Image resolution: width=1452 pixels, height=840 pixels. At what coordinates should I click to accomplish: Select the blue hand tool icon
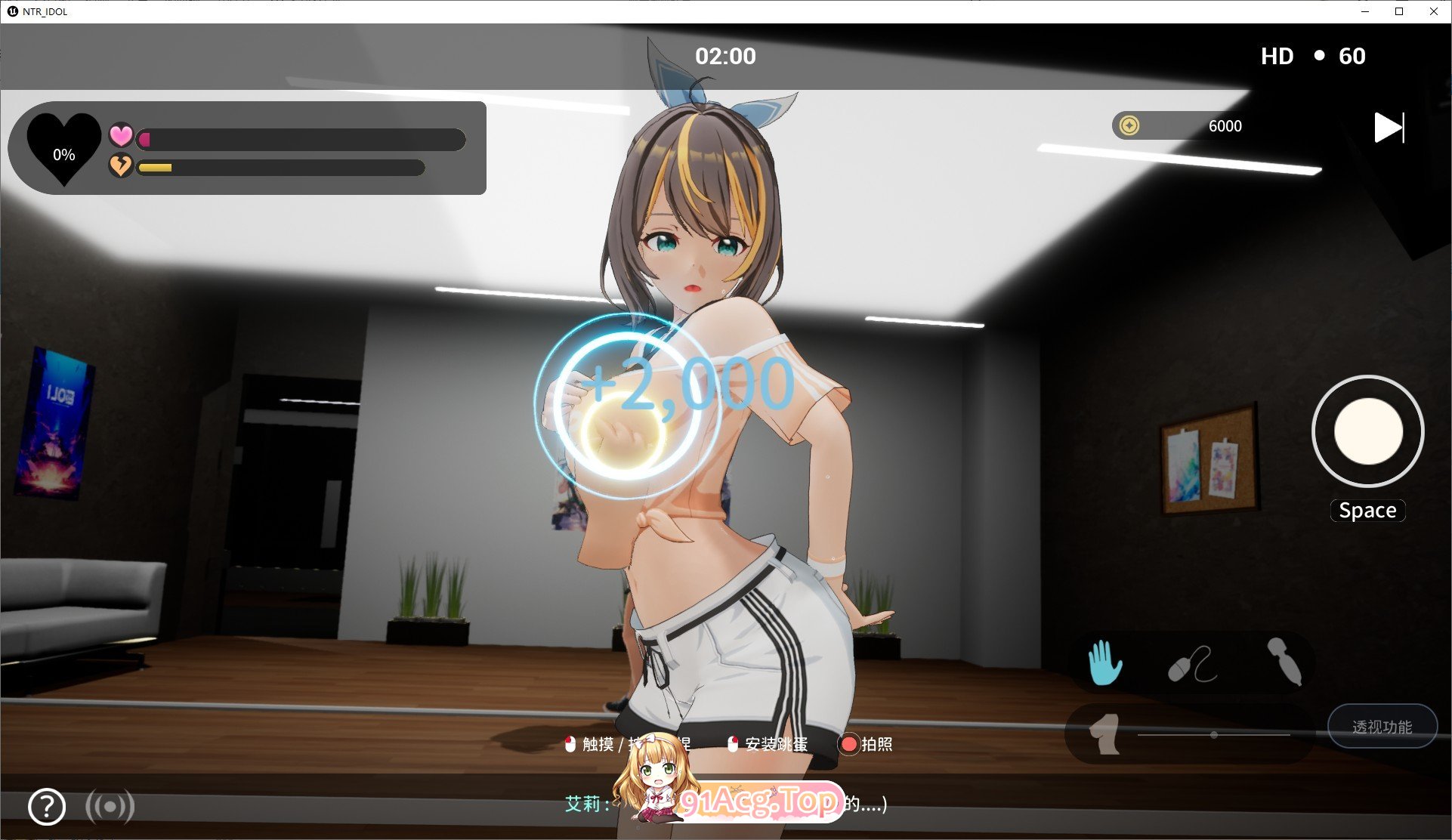click(1104, 662)
